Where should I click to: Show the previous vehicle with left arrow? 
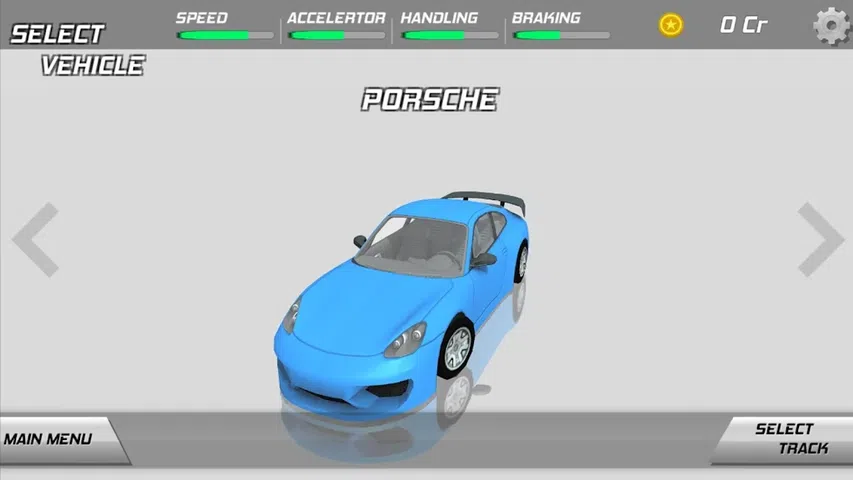(36, 239)
